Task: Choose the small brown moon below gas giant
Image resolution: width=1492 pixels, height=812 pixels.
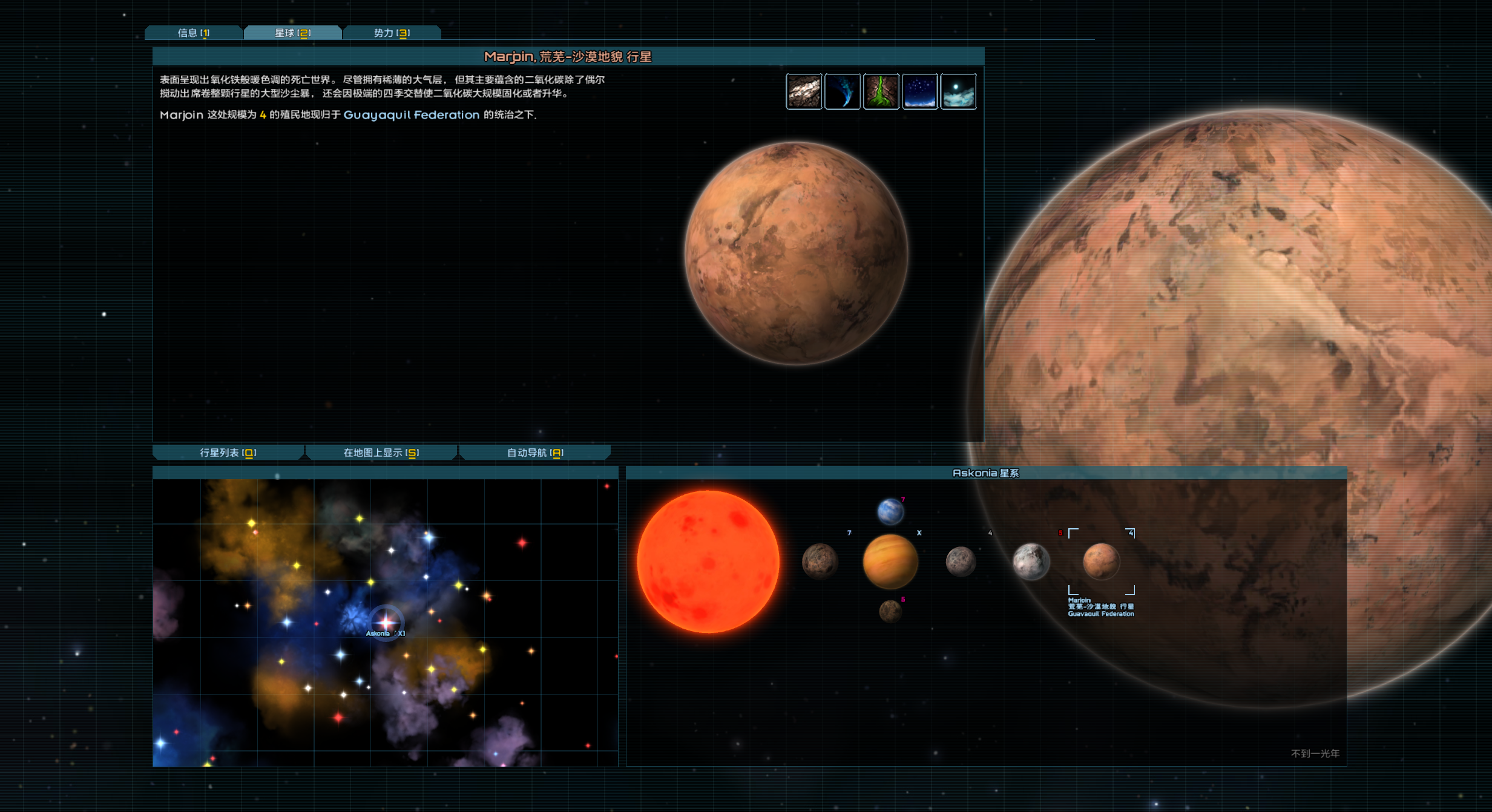Action: 890,611
